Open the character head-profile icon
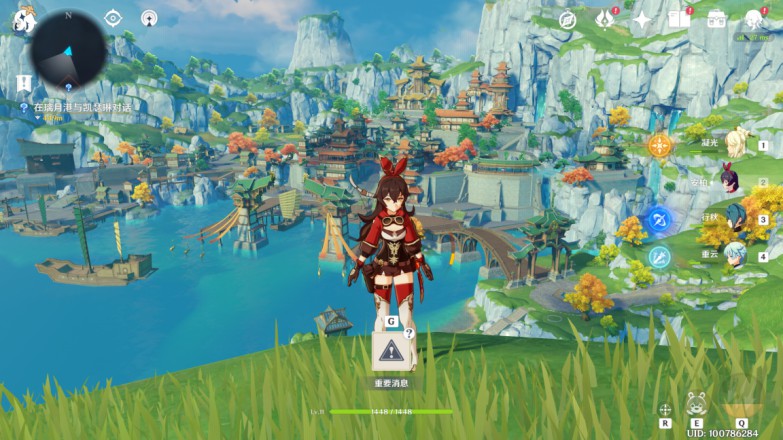The width and height of the screenshot is (783, 440). [754, 19]
